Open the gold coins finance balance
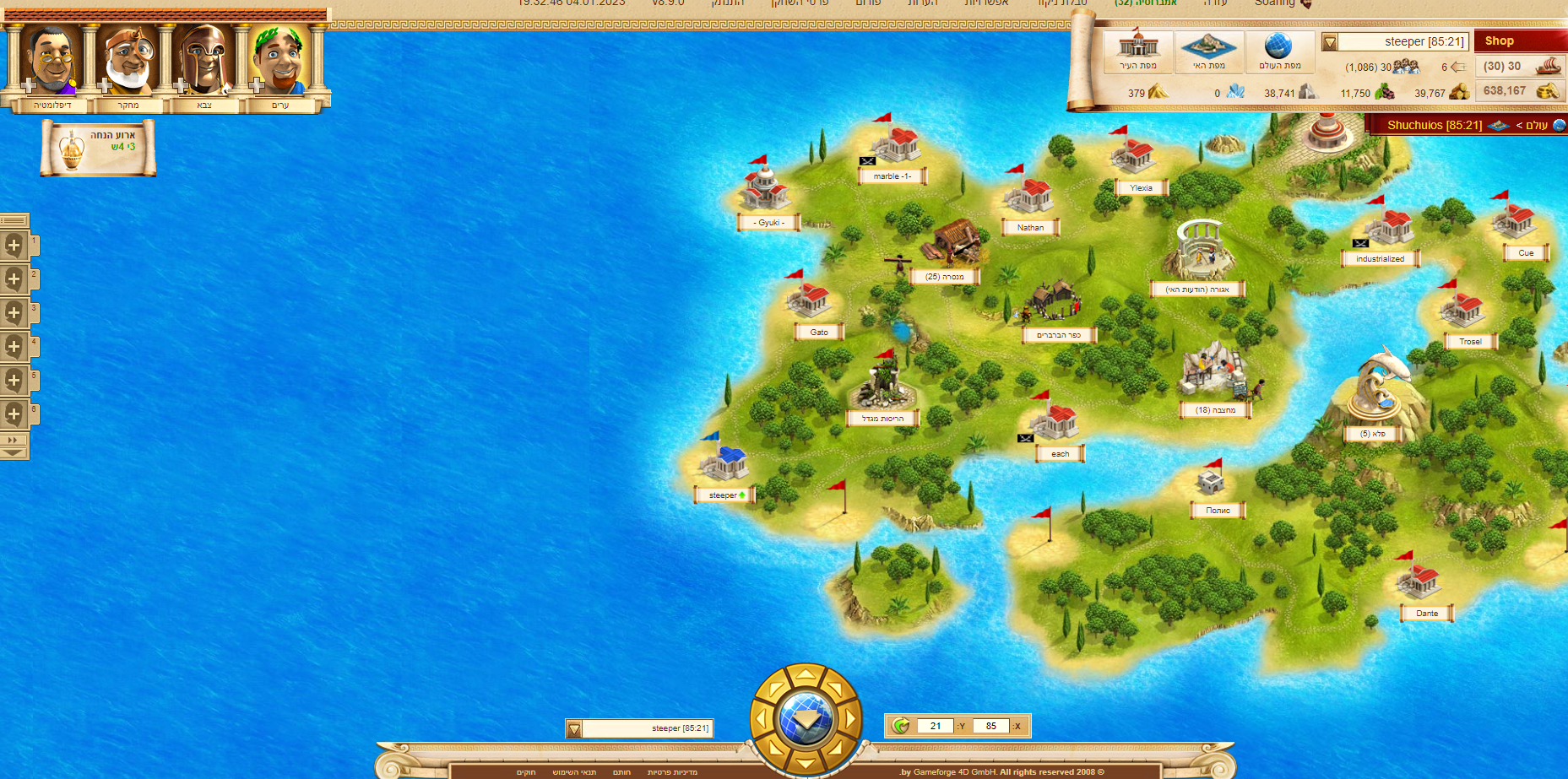 [1521, 91]
